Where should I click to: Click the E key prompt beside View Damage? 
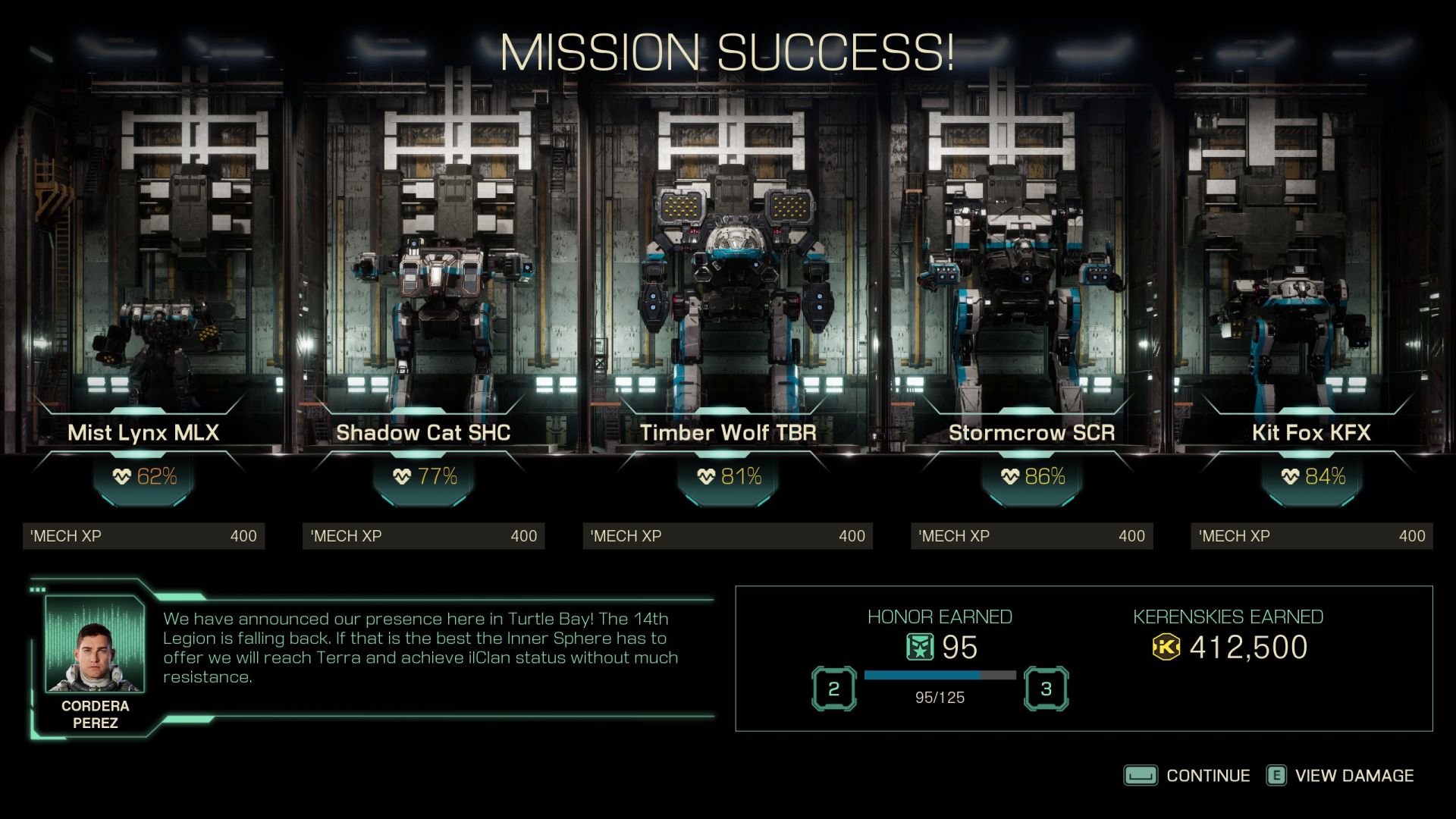click(x=1276, y=776)
